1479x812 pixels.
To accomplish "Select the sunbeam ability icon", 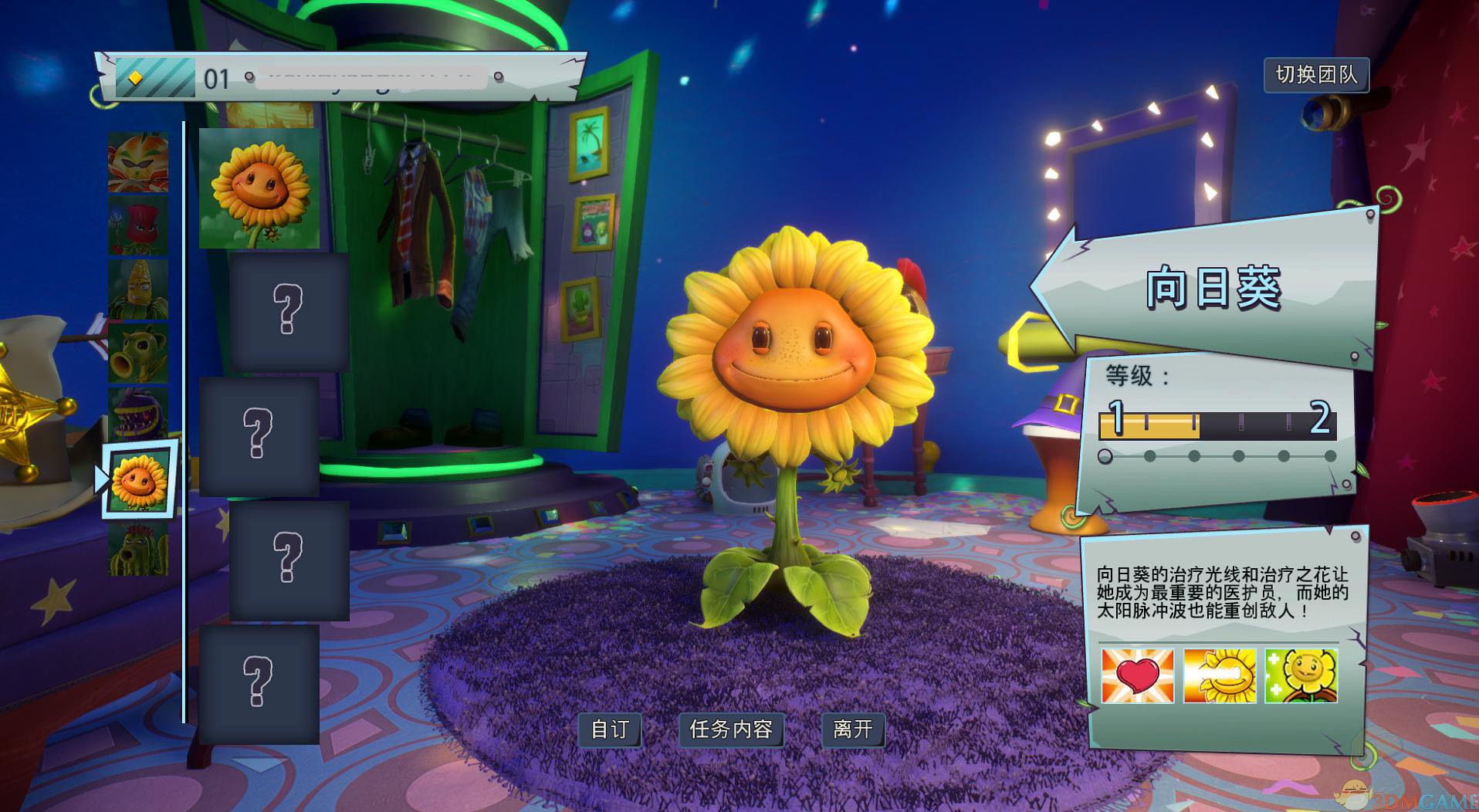I will (1219, 675).
